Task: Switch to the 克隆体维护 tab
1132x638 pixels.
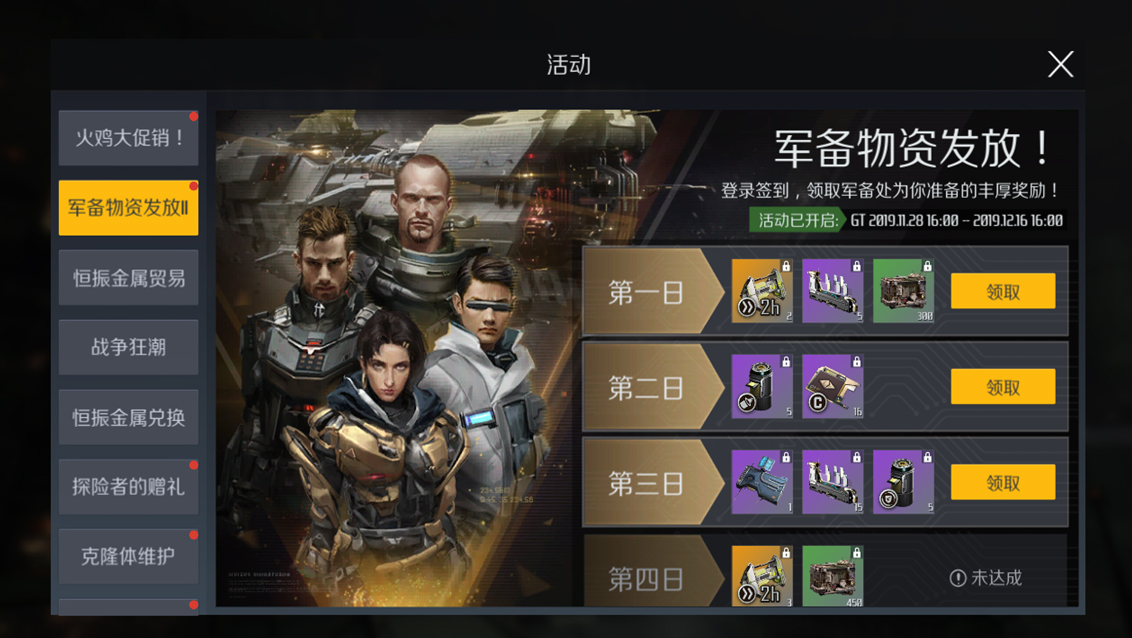Action: 129,556
